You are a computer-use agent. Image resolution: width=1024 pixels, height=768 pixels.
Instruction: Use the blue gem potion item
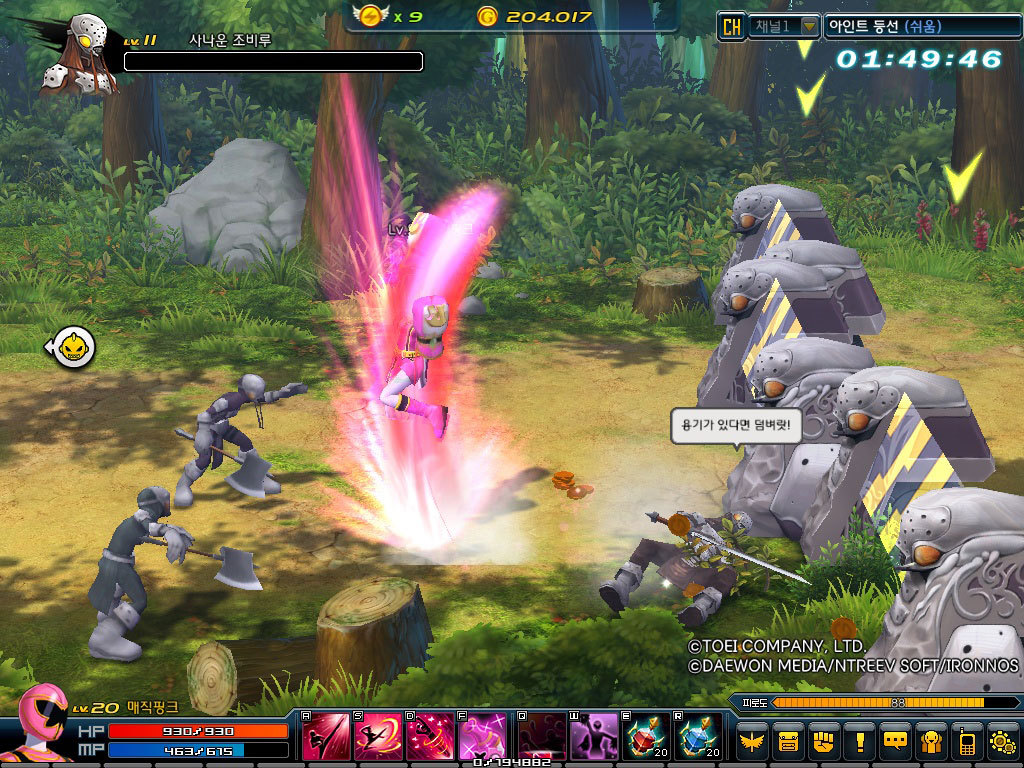coord(697,738)
